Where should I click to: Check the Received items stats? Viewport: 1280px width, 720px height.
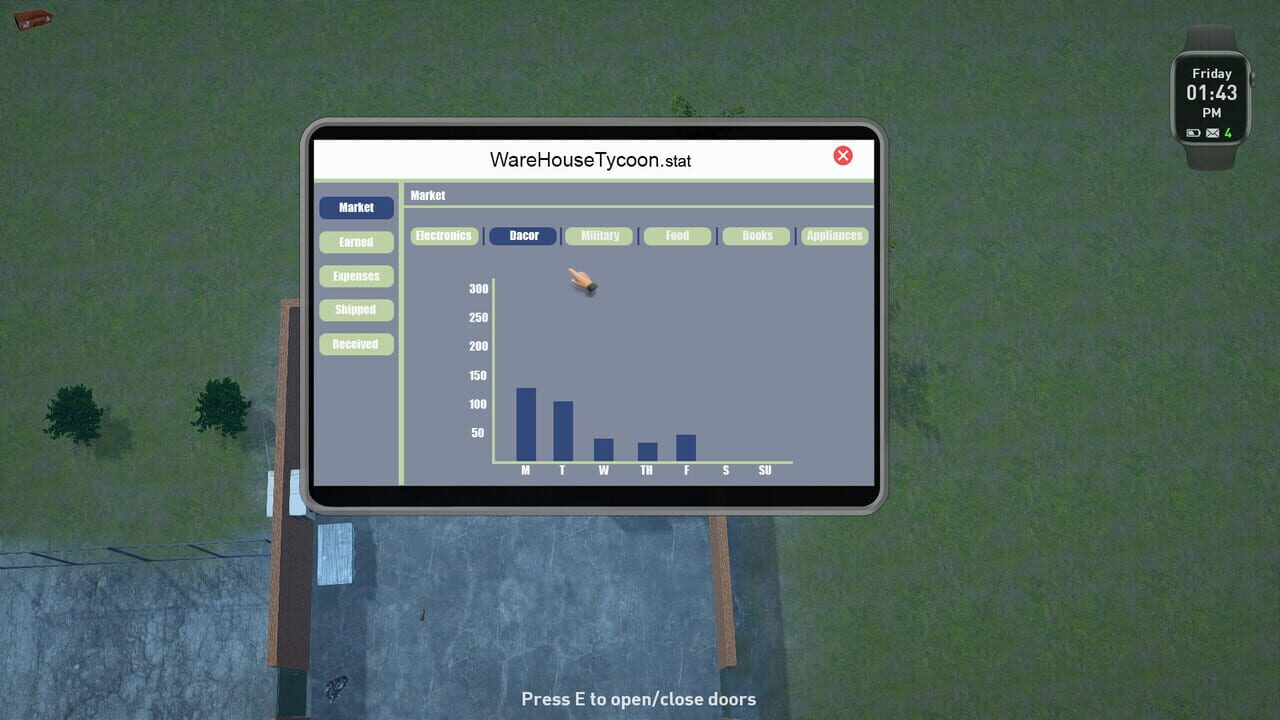[356, 343]
